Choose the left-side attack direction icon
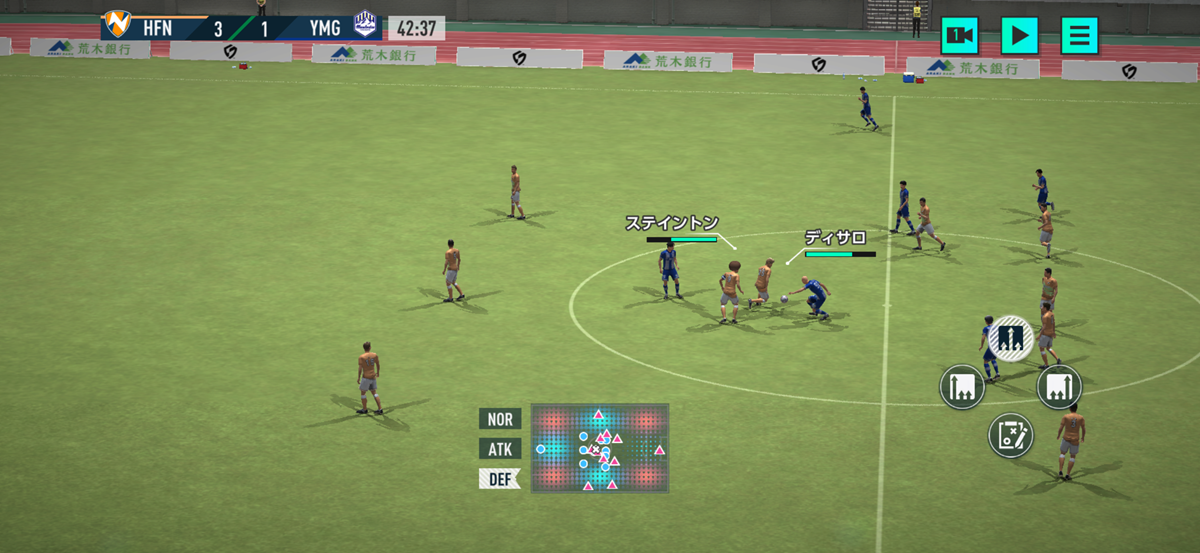 click(x=963, y=386)
